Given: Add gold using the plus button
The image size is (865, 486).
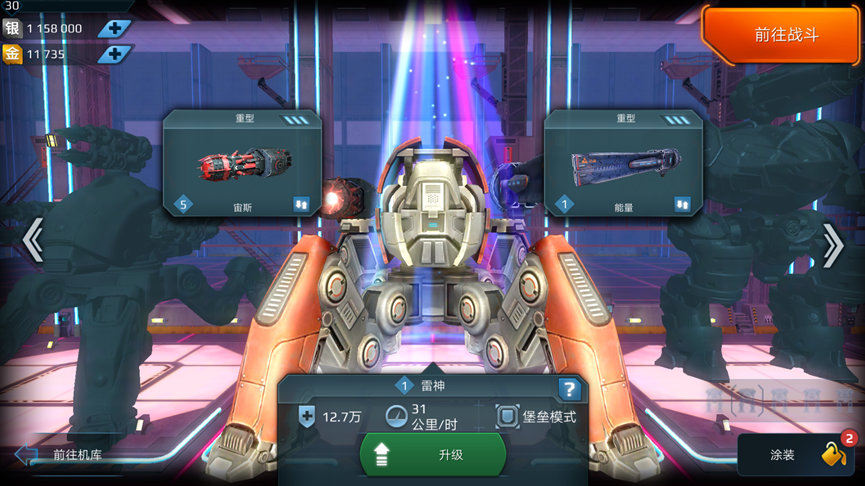Looking at the screenshot, I should click(x=115, y=54).
